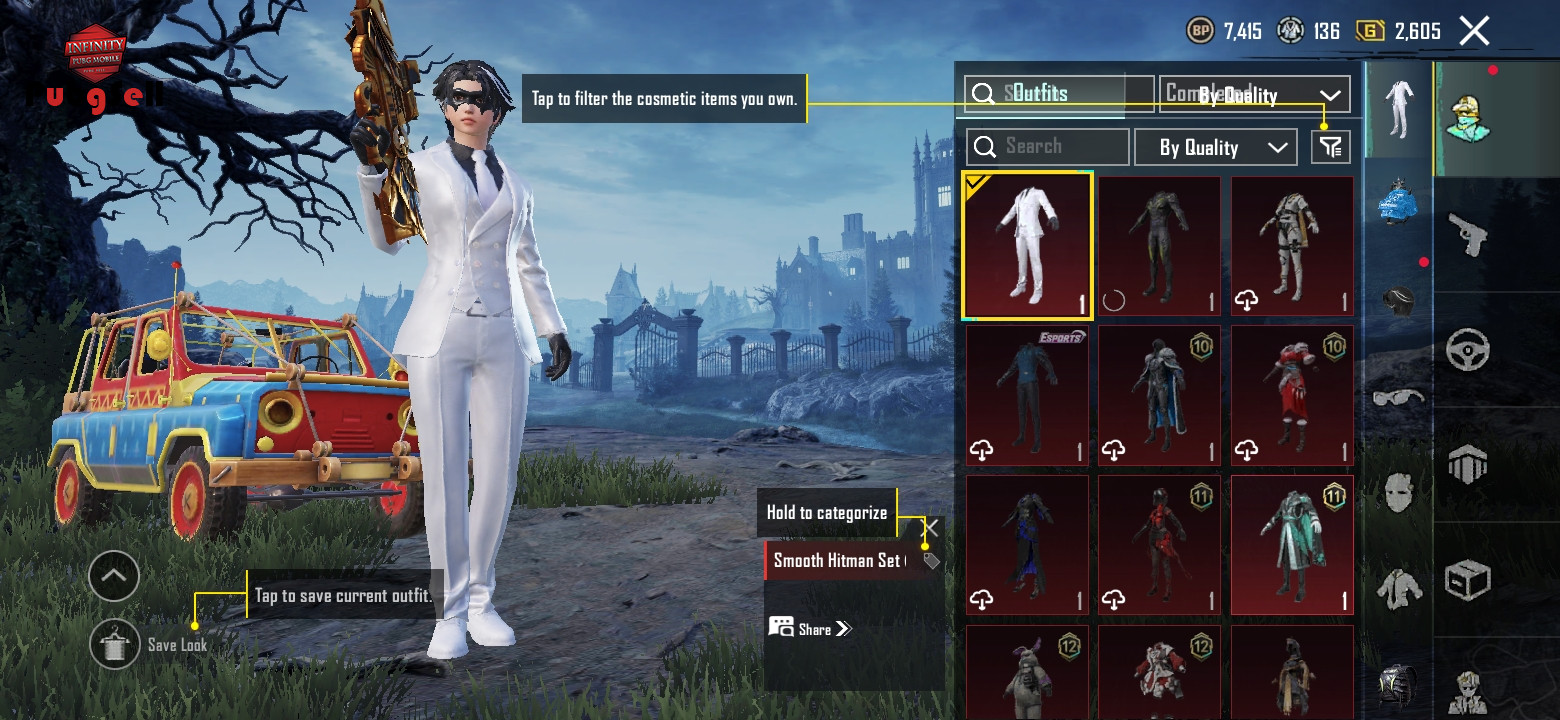Tap the tag icon to categorize the set
The image size is (1560, 720).
[931, 561]
